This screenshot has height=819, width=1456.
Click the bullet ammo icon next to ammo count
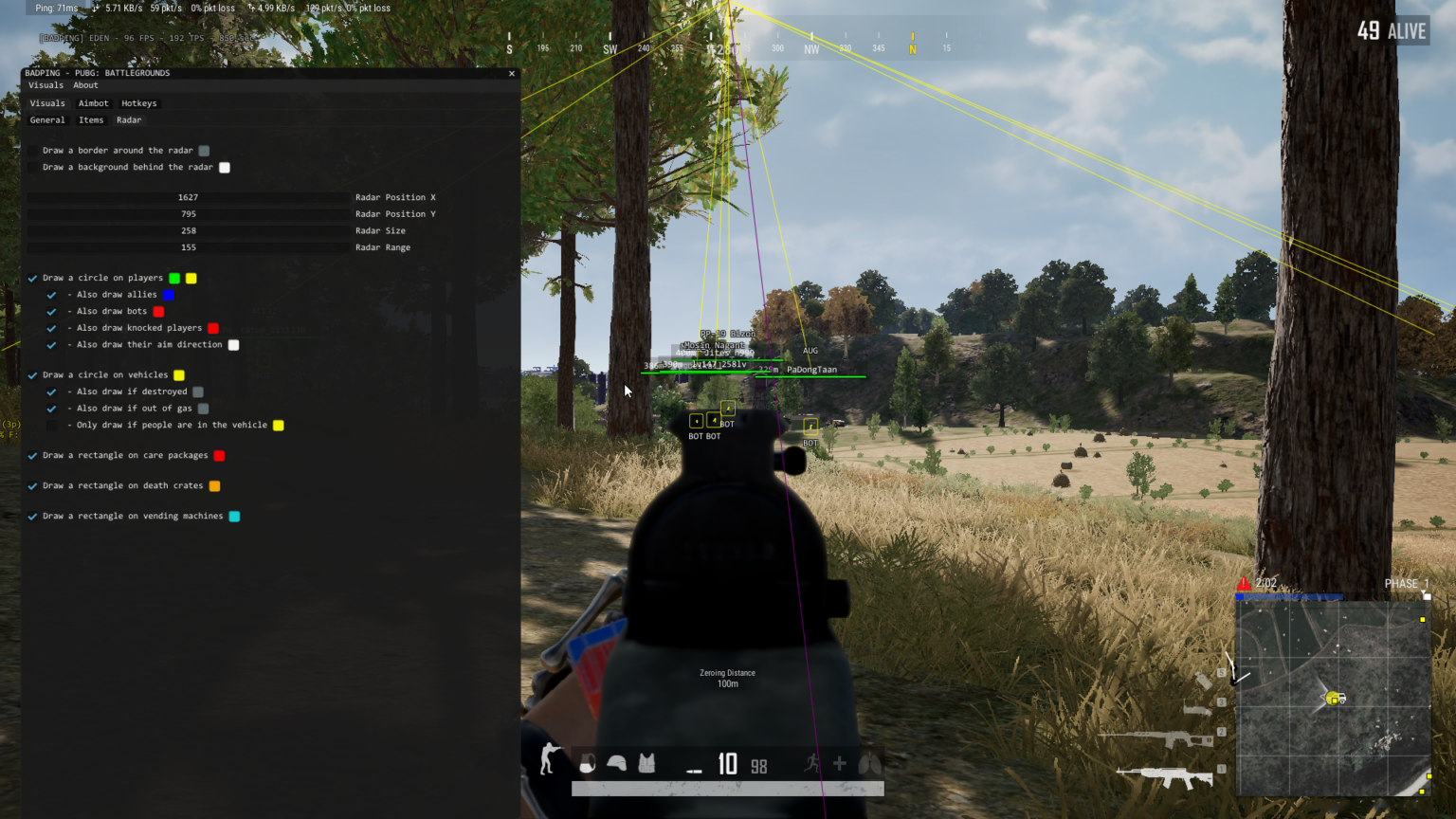(695, 769)
